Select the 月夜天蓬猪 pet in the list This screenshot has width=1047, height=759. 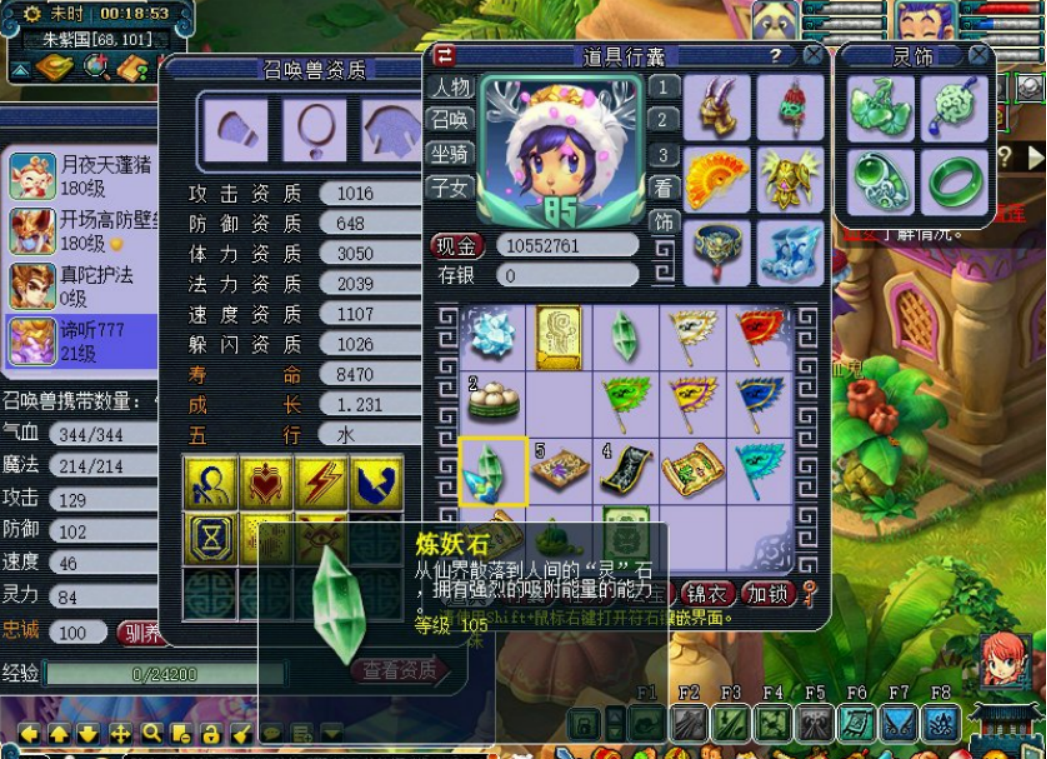(85, 175)
